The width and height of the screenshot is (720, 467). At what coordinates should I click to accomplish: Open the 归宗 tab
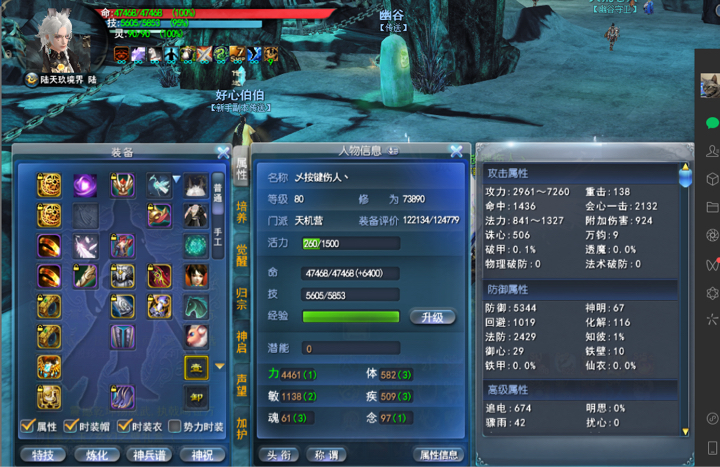click(x=241, y=298)
